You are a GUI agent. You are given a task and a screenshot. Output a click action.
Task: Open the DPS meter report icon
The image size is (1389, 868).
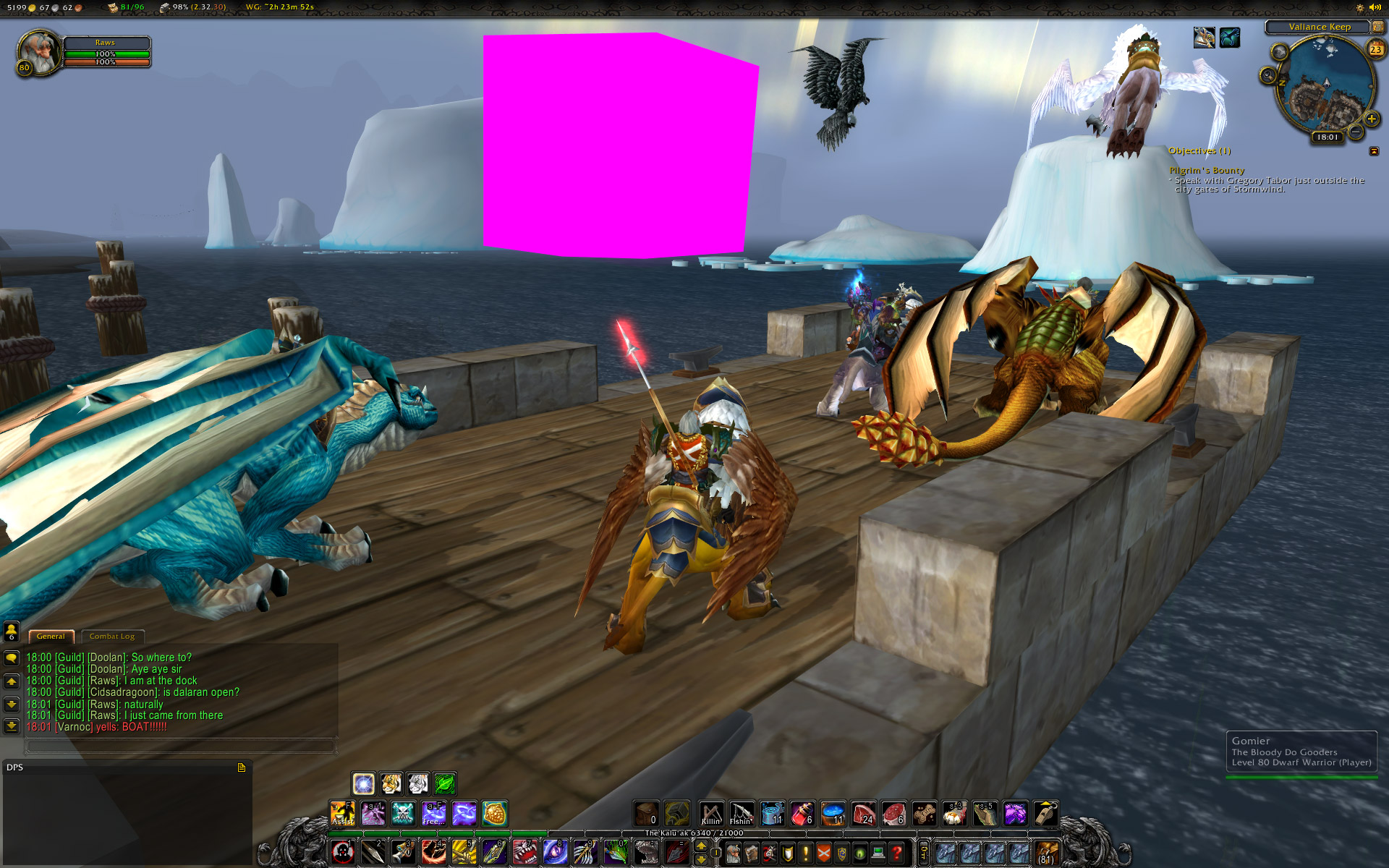click(242, 767)
